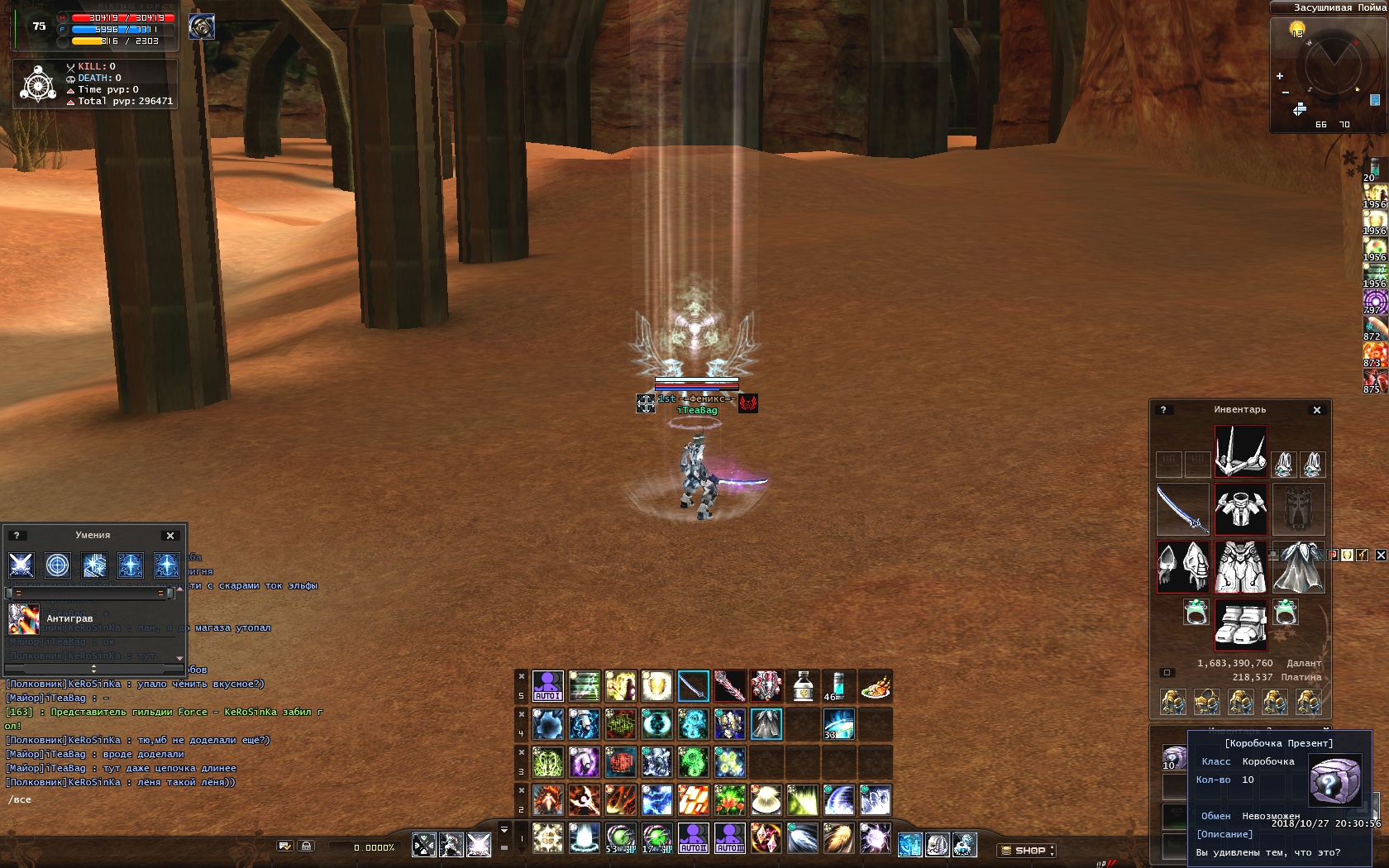The width and height of the screenshot is (1389, 868).
Task: Toggle the lock icon on bottom bar
Action: (306, 846)
